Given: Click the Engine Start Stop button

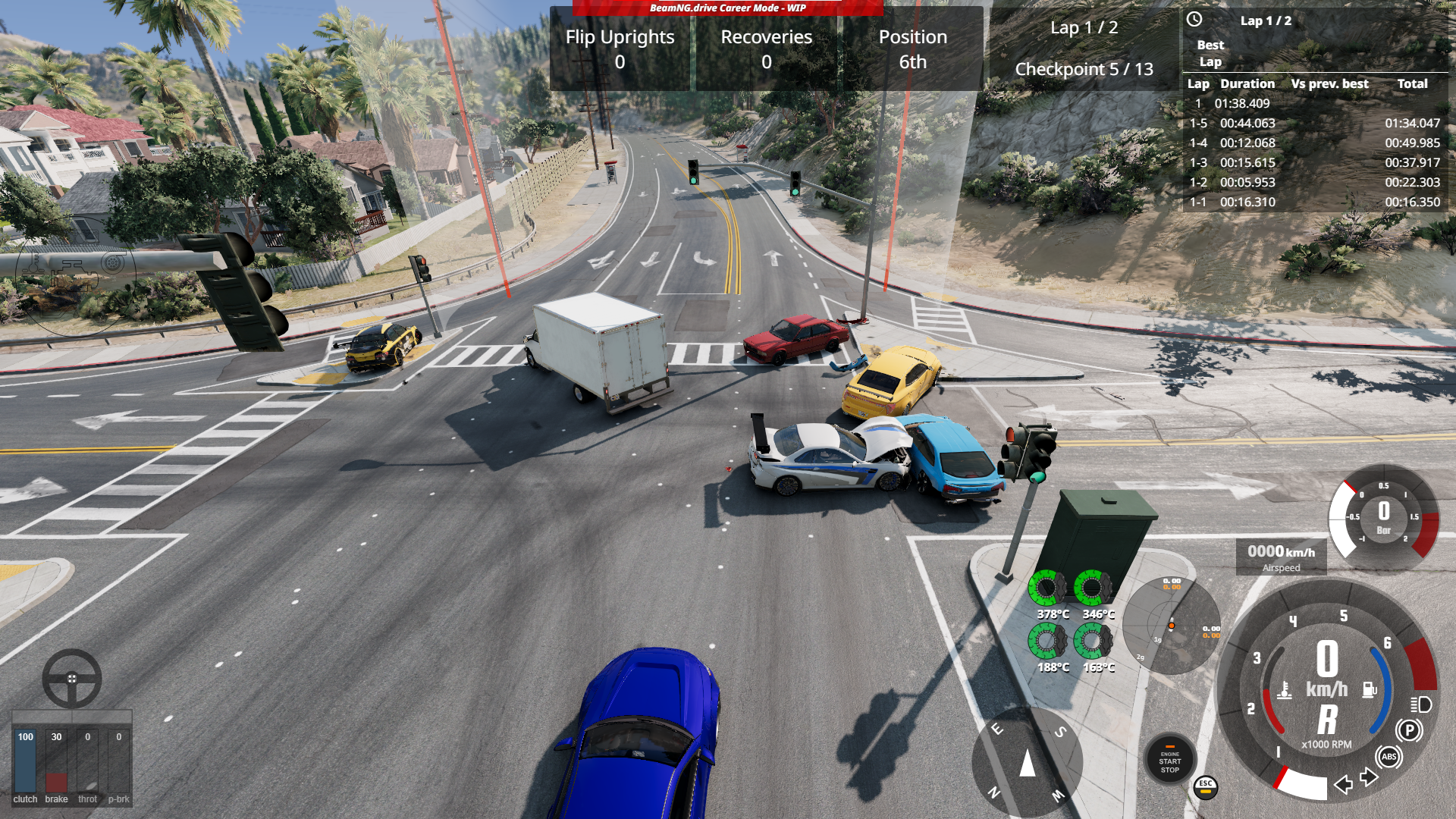Looking at the screenshot, I should click(1169, 761).
